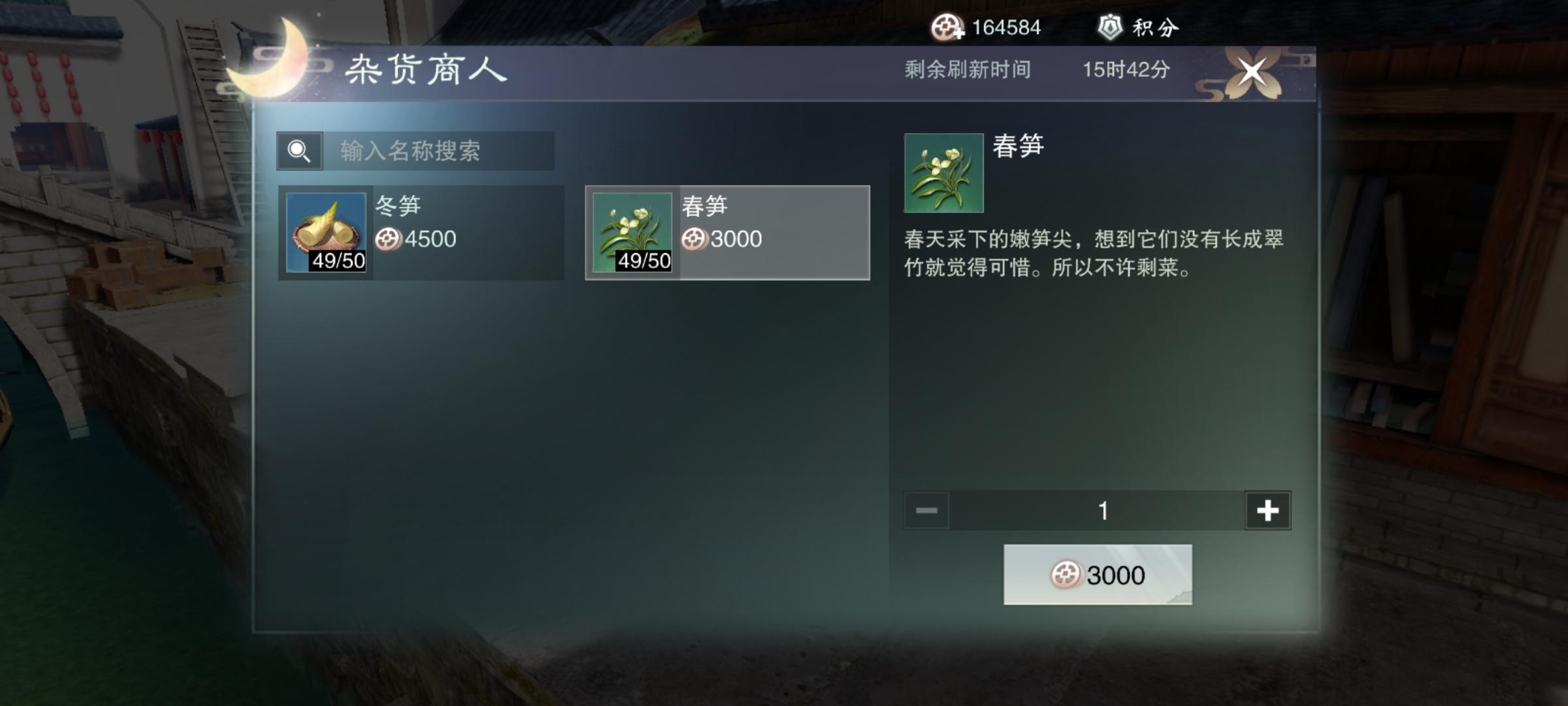Viewport: 1568px width, 706px height.
Task: Click the coin icon on the purchase button
Action: 1067,574
